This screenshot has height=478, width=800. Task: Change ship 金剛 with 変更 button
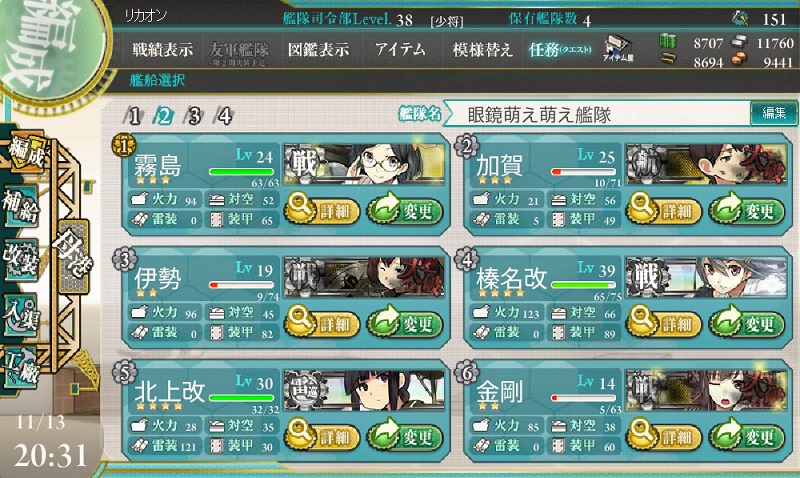coord(746,437)
